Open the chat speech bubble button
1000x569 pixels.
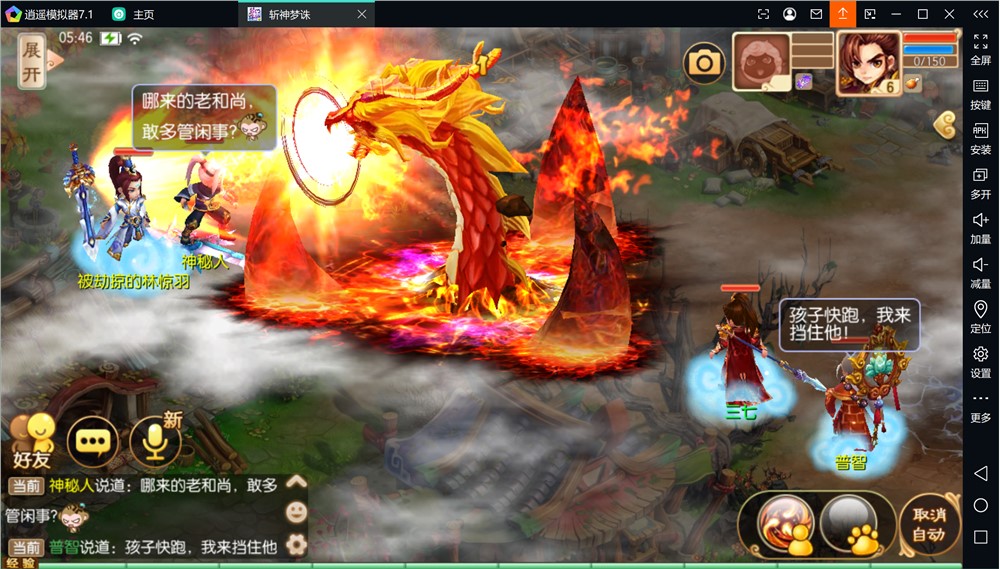coord(93,441)
